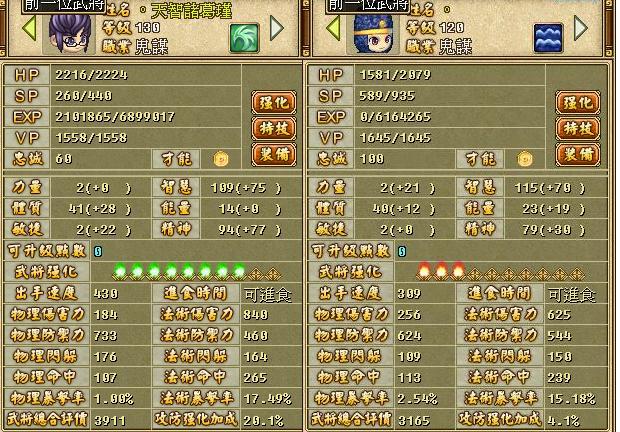Screen dimensions: 620x432
Task: Open 特技 skills for the level 120 general
Action: (x=577, y=129)
